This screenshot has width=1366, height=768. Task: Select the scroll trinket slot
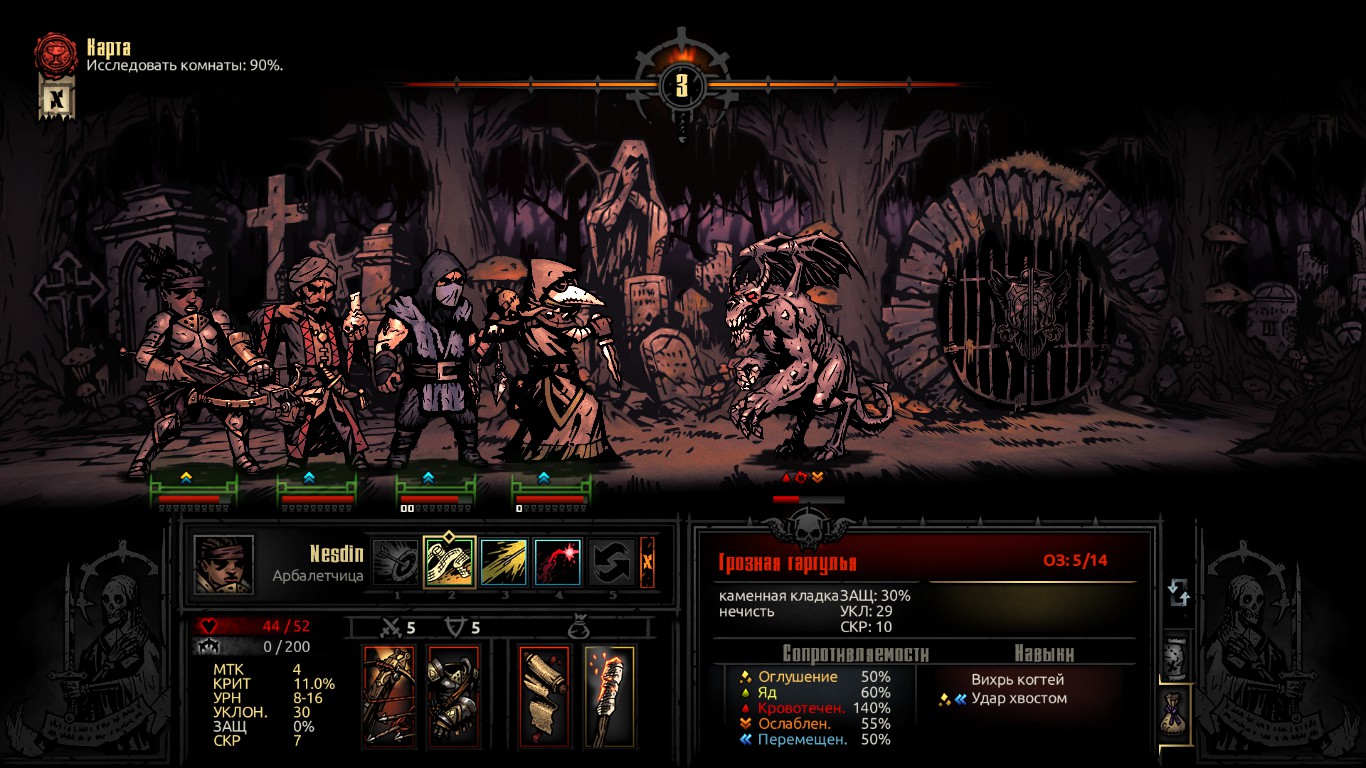tap(545, 696)
